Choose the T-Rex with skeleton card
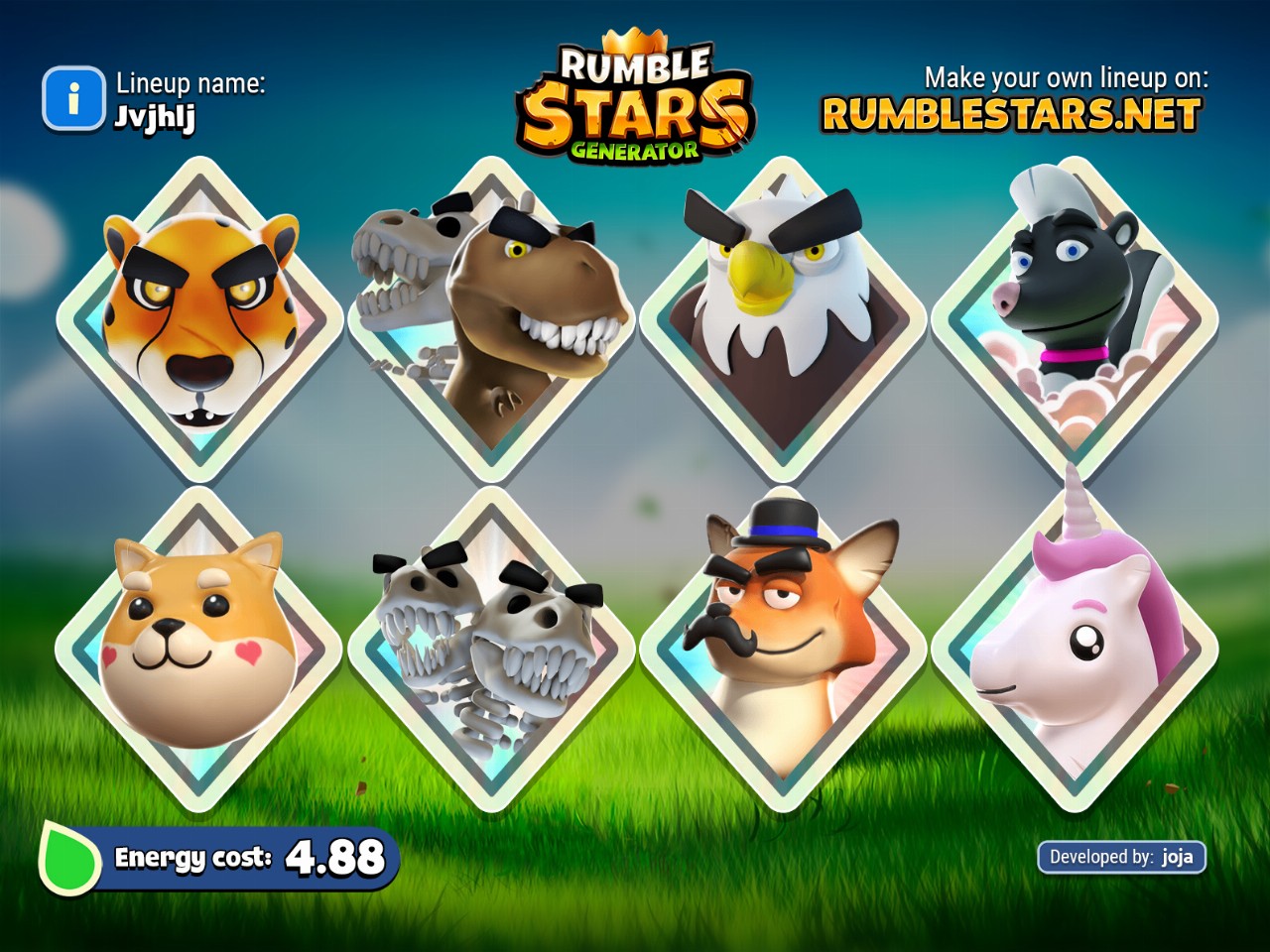 click(x=491, y=319)
